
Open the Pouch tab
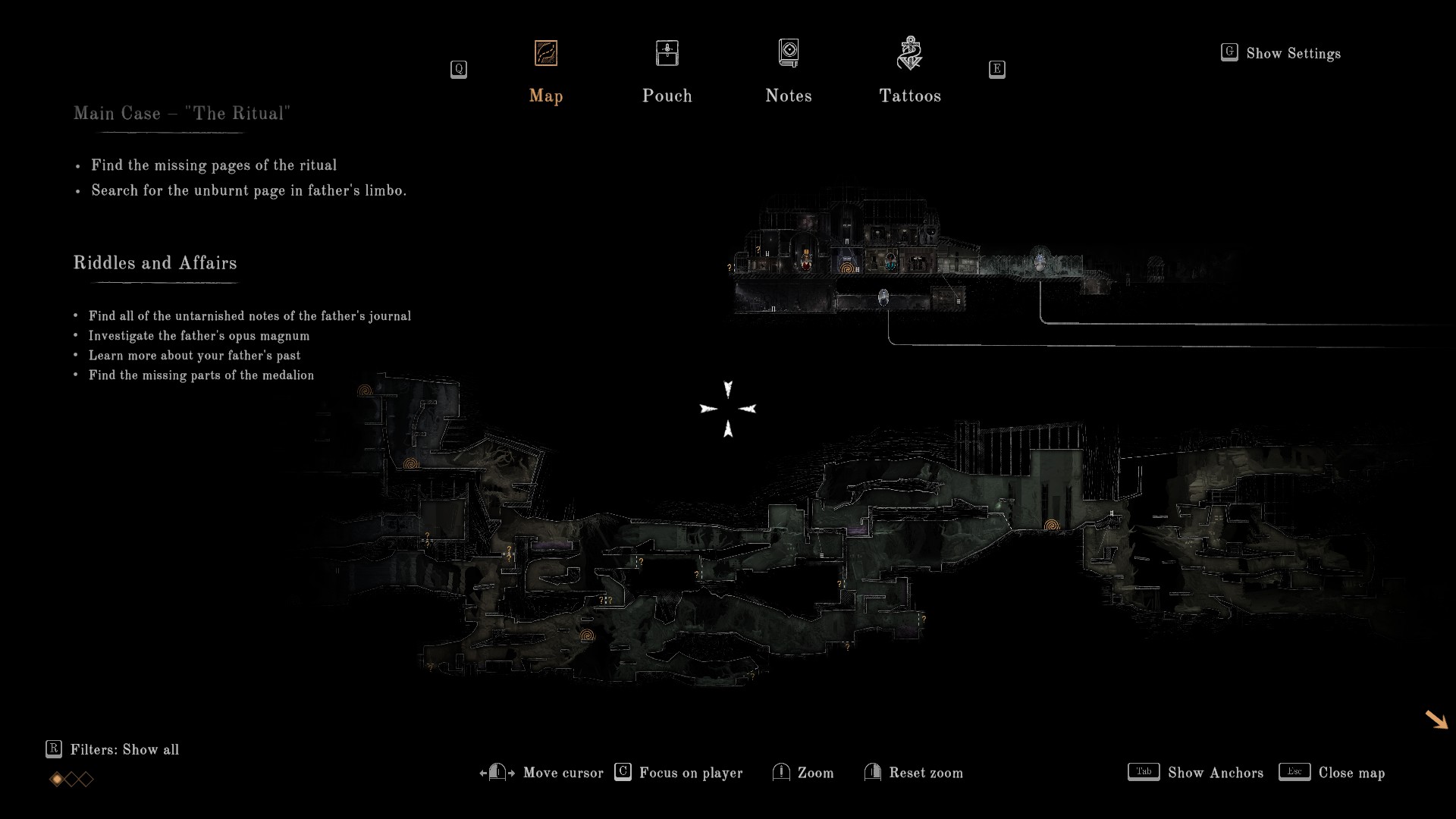pos(667,73)
